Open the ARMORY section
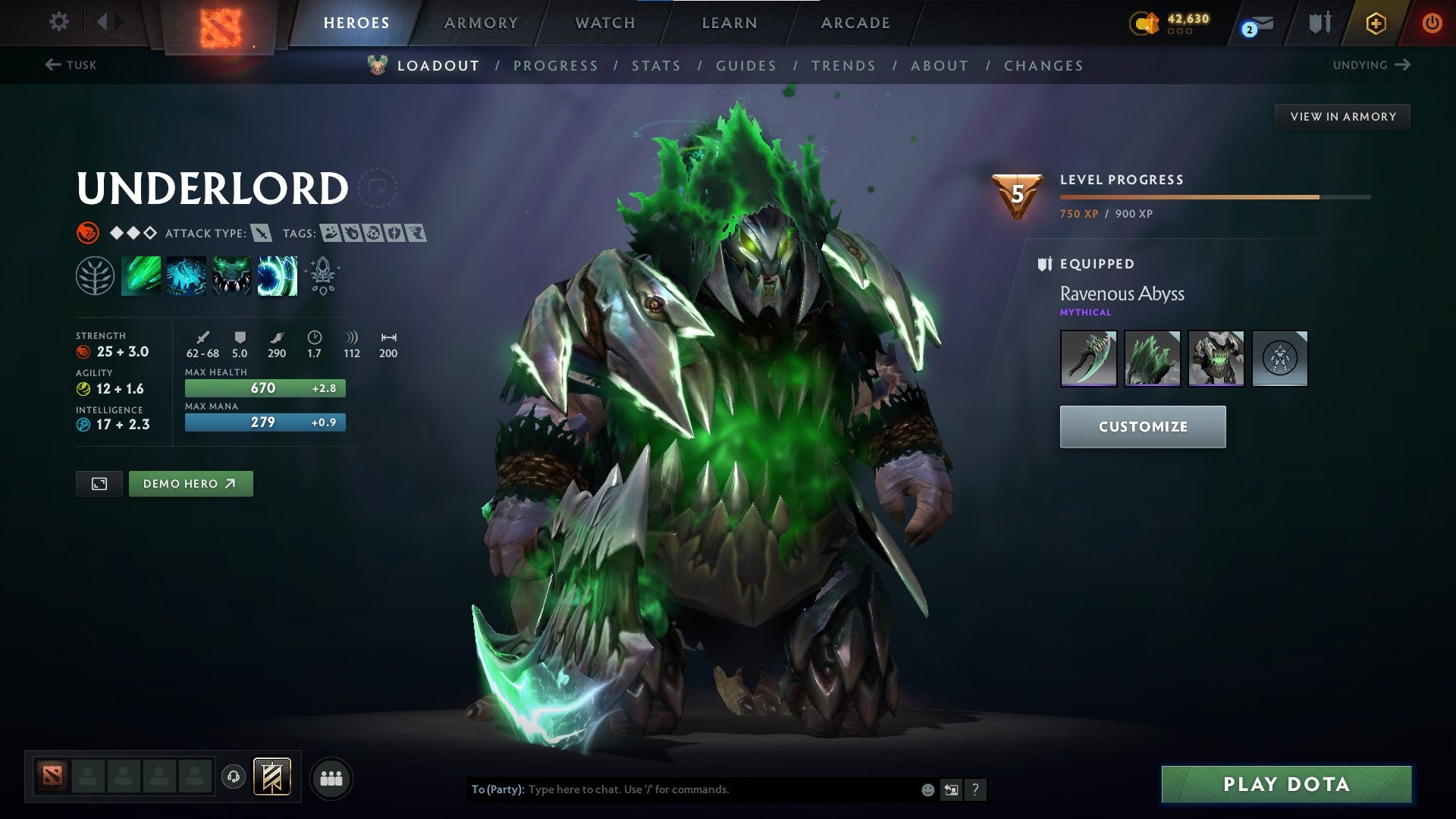 482,22
